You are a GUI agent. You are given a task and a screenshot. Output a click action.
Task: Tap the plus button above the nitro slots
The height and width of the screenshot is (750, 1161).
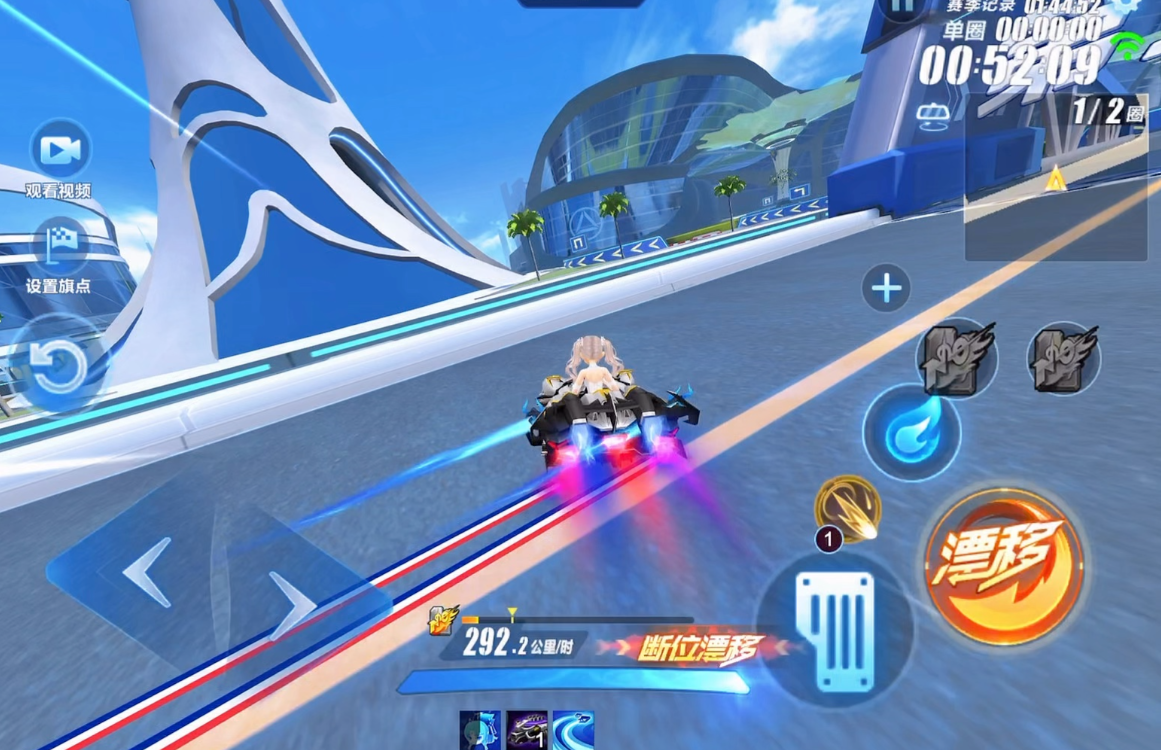click(x=886, y=289)
